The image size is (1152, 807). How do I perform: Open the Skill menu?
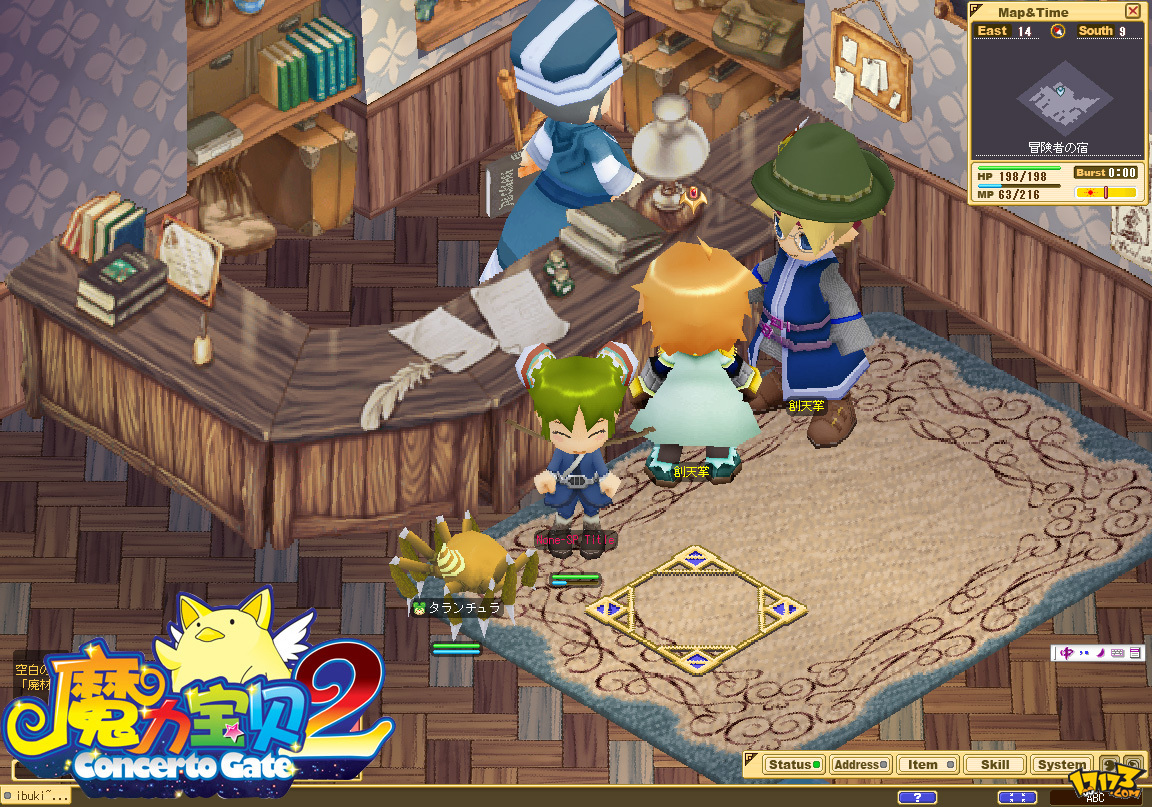(994, 765)
